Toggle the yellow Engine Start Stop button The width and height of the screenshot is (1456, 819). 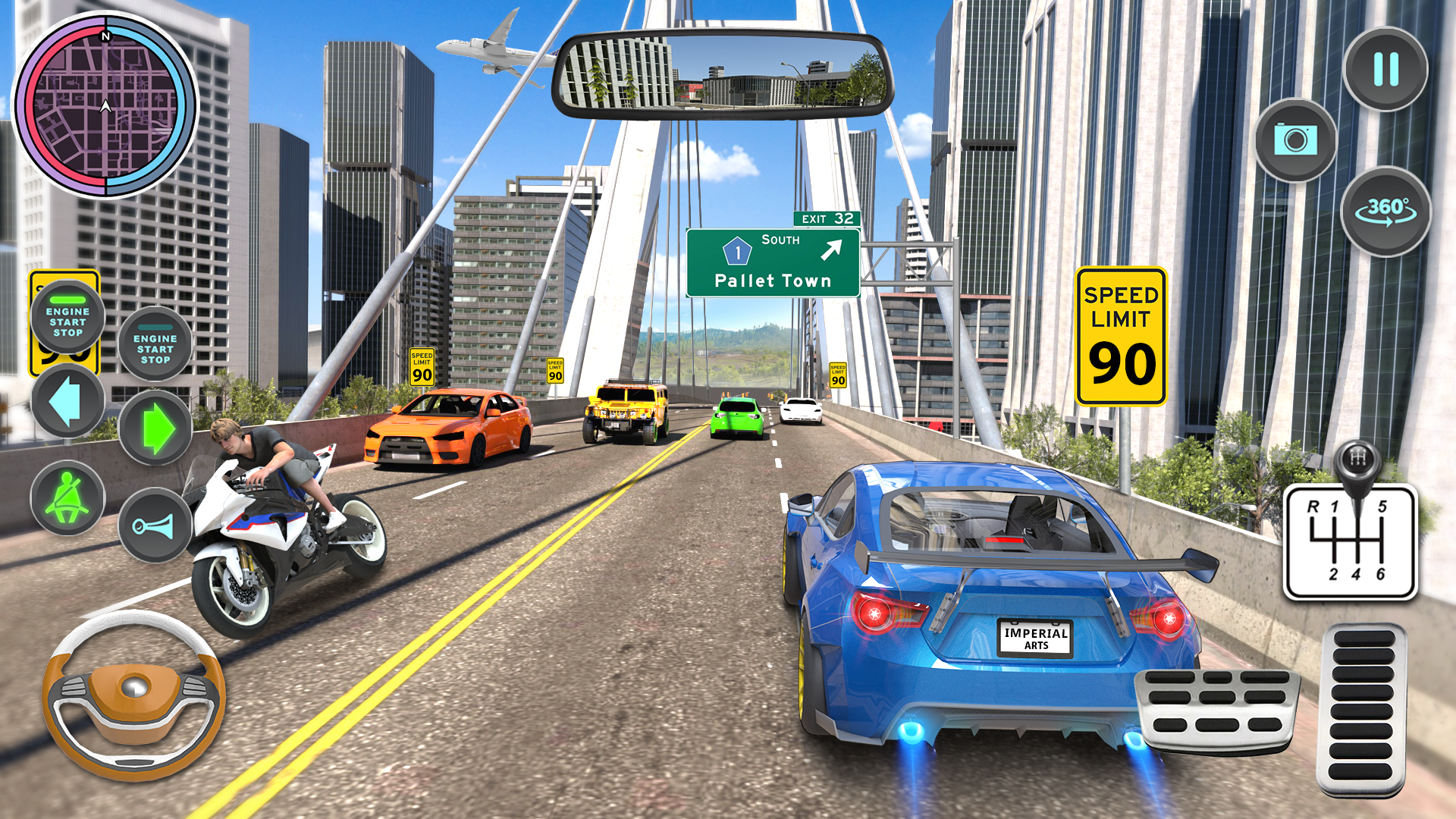68,316
